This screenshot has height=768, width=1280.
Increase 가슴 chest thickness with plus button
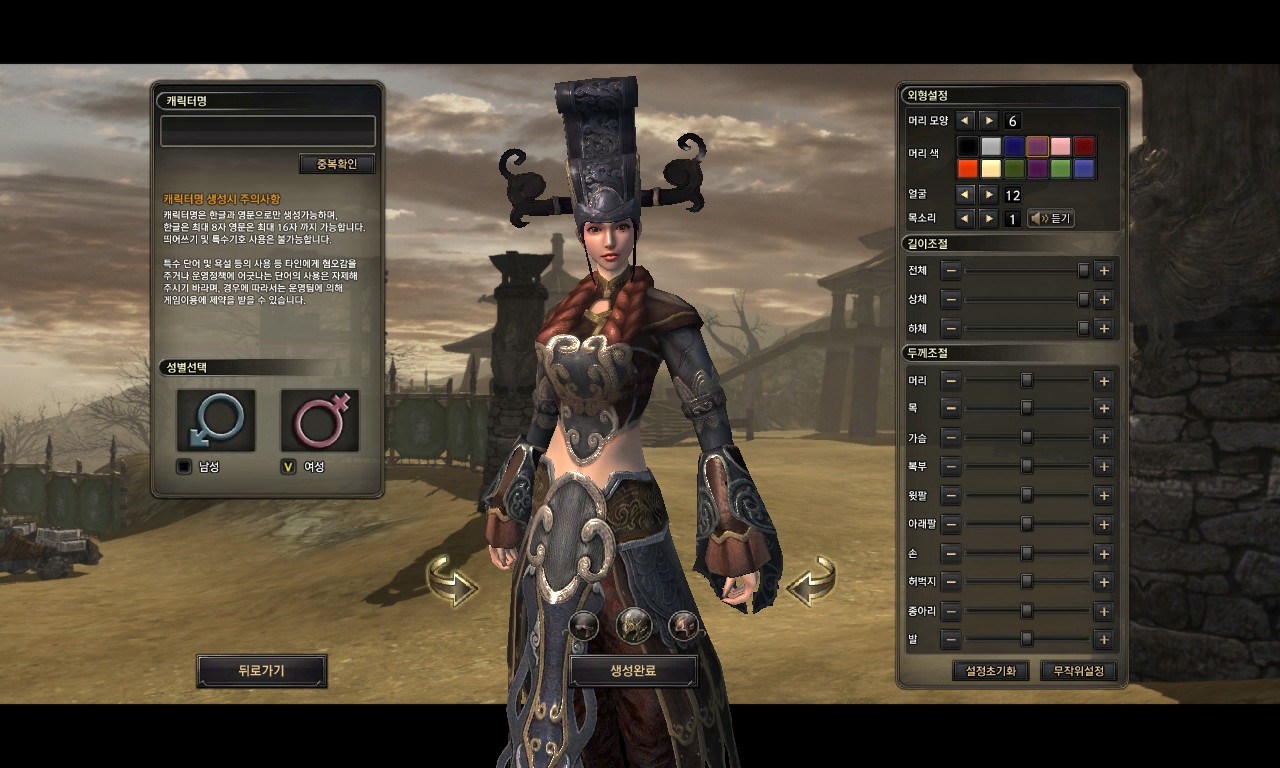tap(1103, 438)
